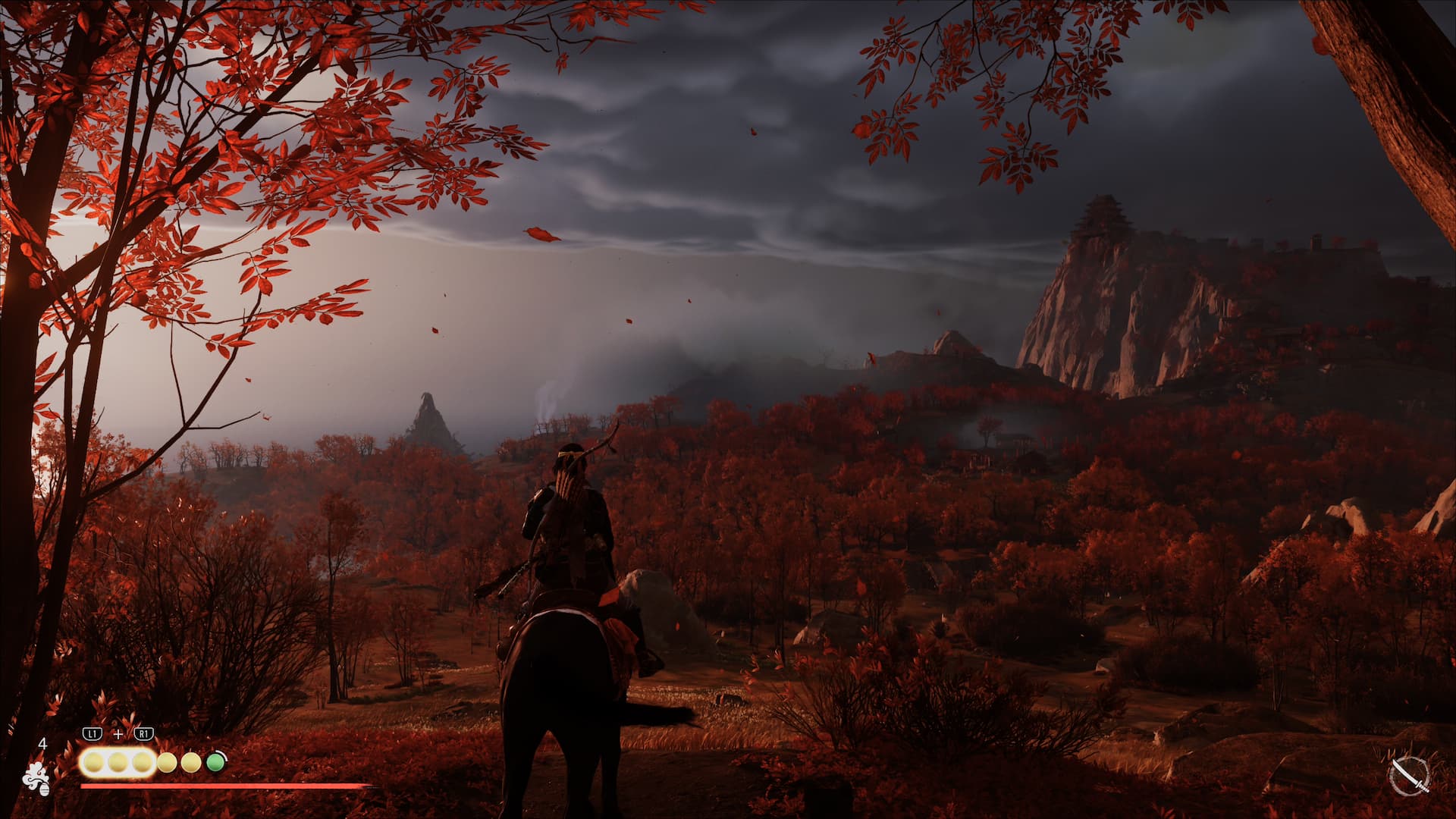Click the green resolve orb

click(x=215, y=761)
